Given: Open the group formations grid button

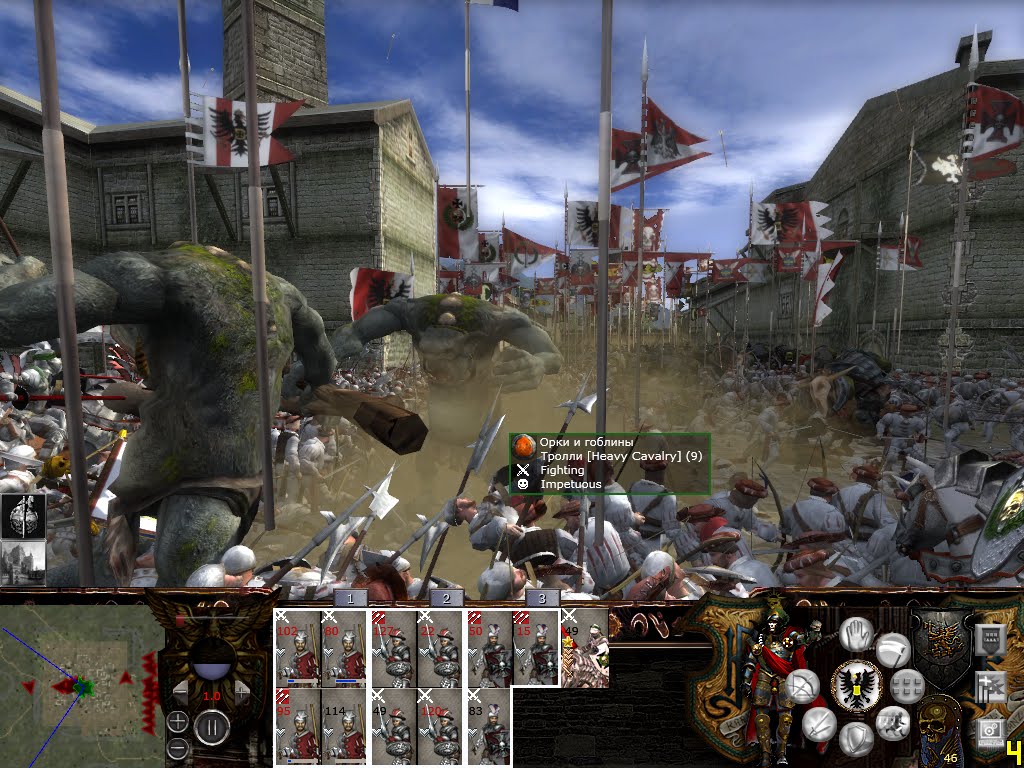Looking at the screenshot, I should point(907,685).
